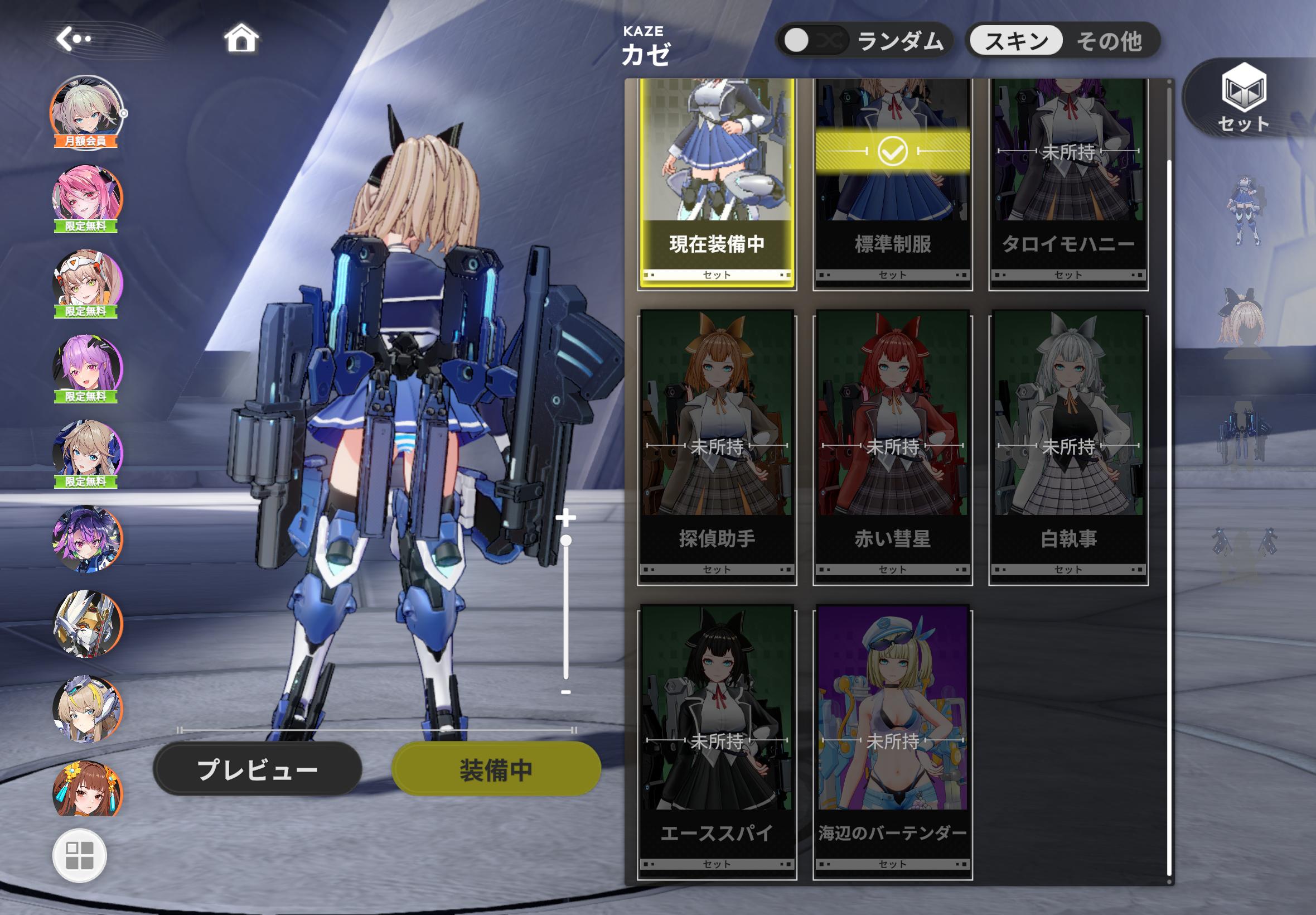This screenshot has height=915, width=1316.
Task: Expand the セット bar under 白執事
Action: (1070, 569)
